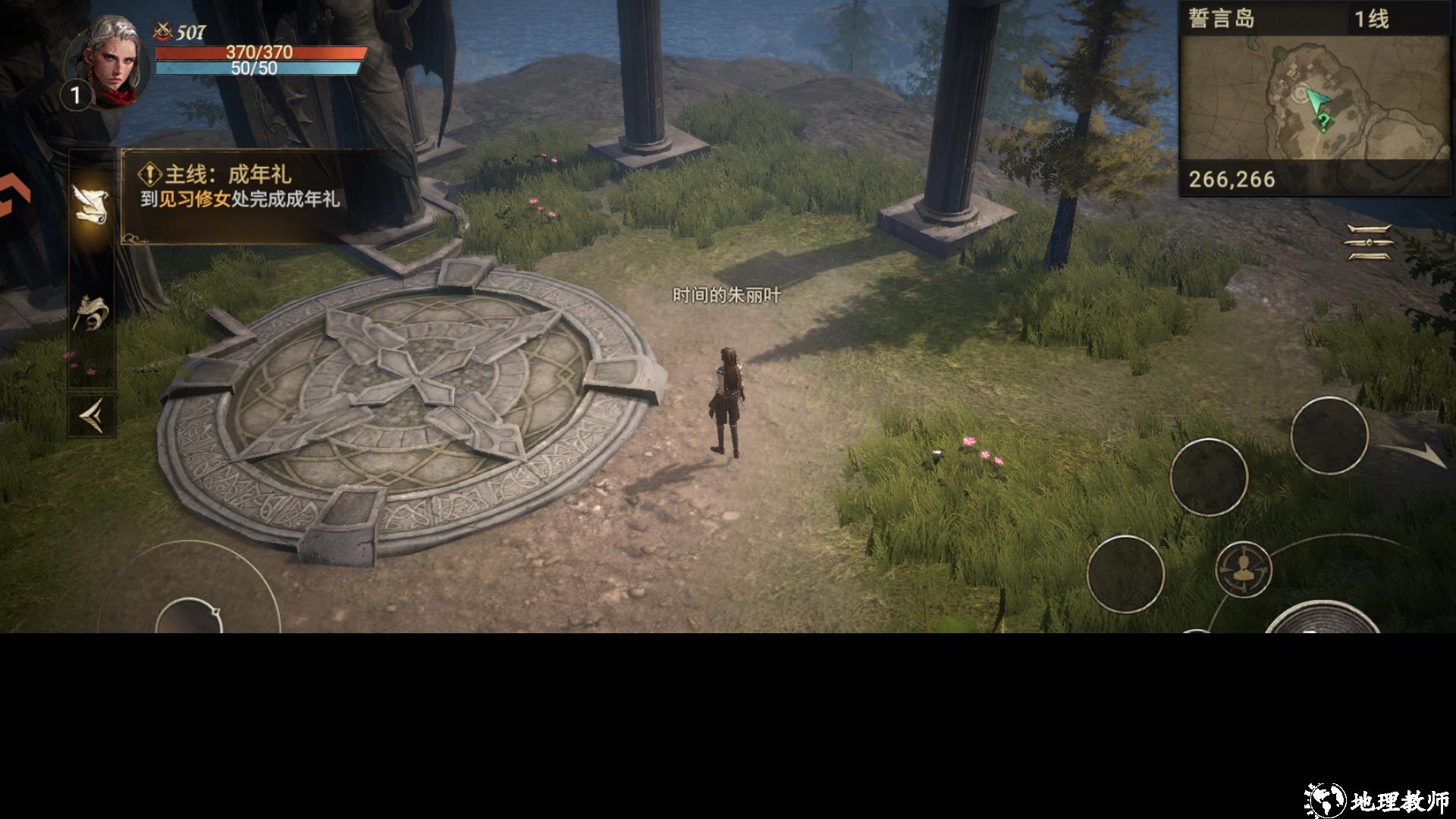Open the three-line main menu icon

(1370, 243)
